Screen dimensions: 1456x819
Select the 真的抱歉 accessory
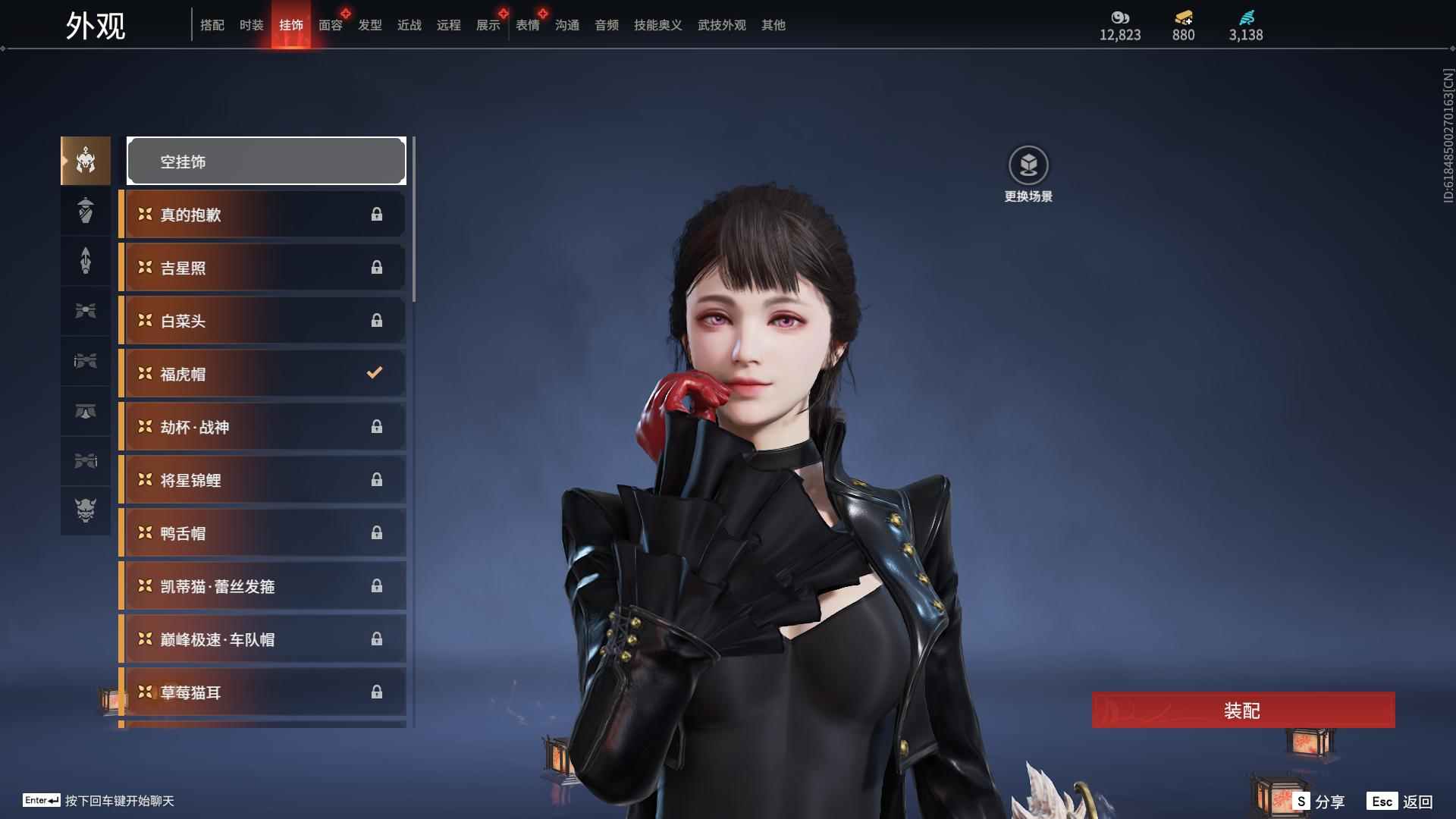pyautogui.click(x=262, y=215)
